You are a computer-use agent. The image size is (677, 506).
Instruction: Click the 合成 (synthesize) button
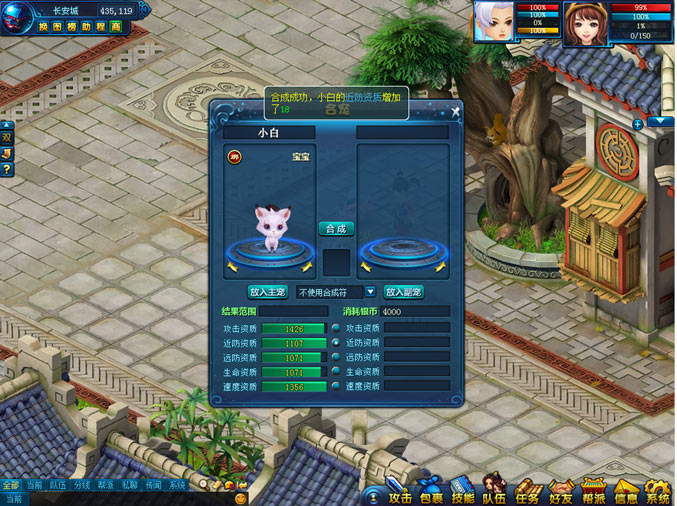click(x=337, y=228)
